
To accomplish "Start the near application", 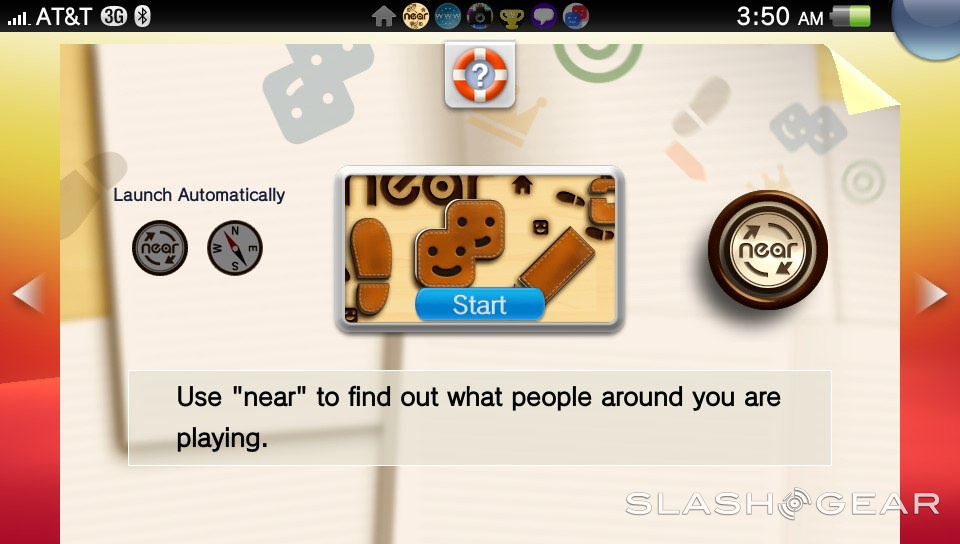I will pyautogui.click(x=479, y=305).
